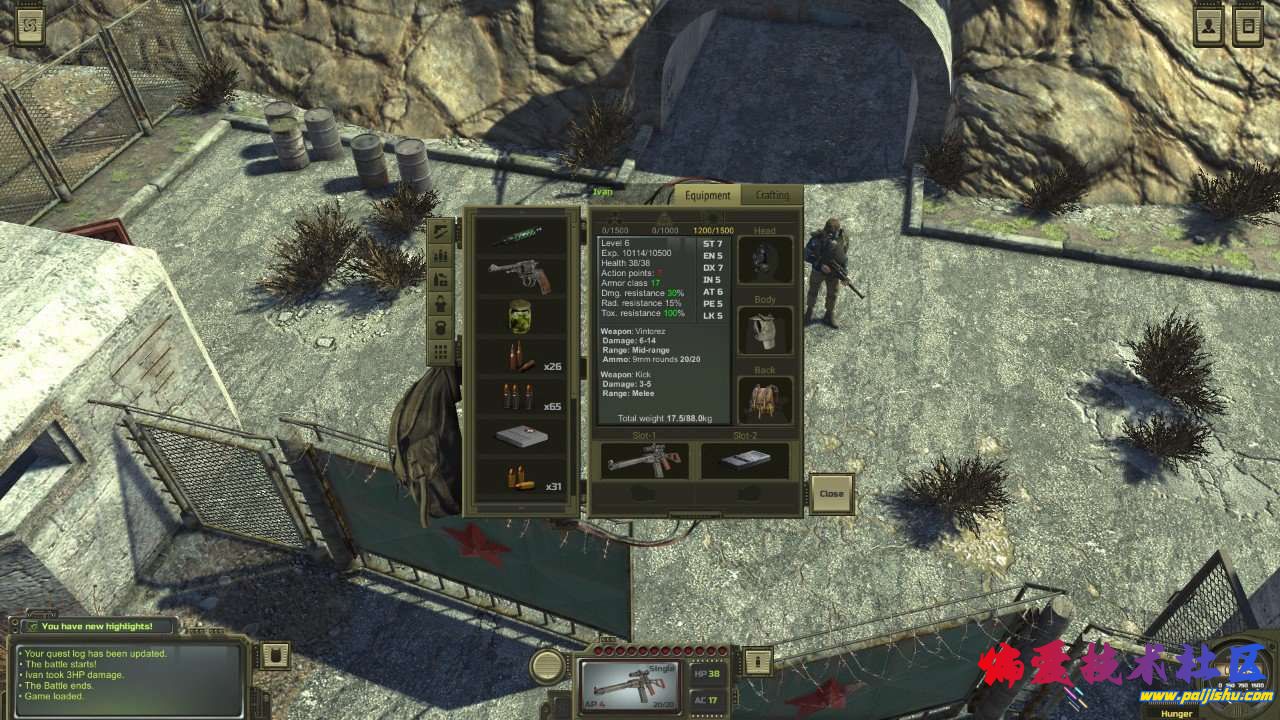Select the Vintorez rifle in Slot-1
The width and height of the screenshot is (1280, 720).
click(x=645, y=461)
